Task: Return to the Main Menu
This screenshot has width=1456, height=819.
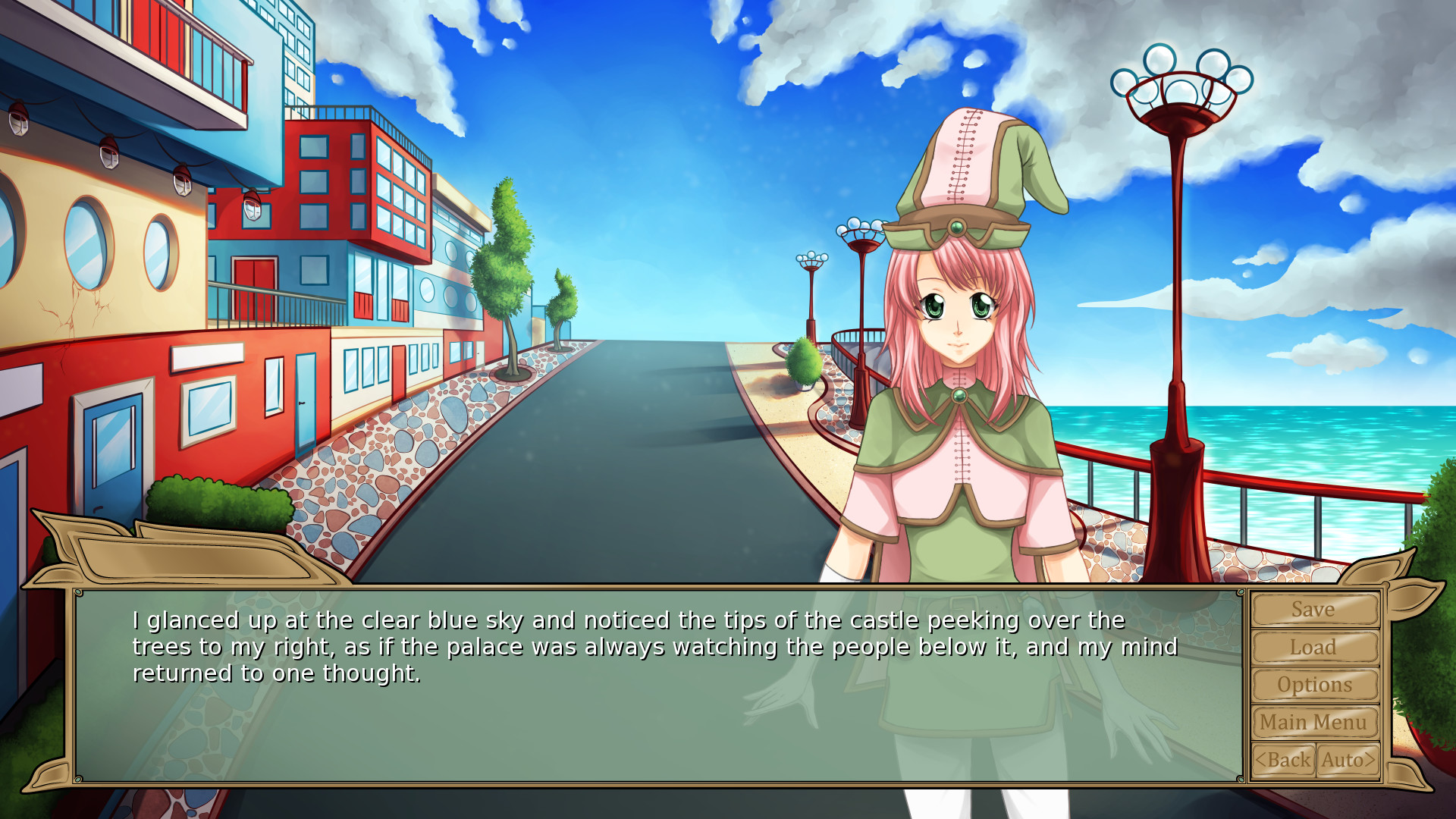Action: [1314, 722]
